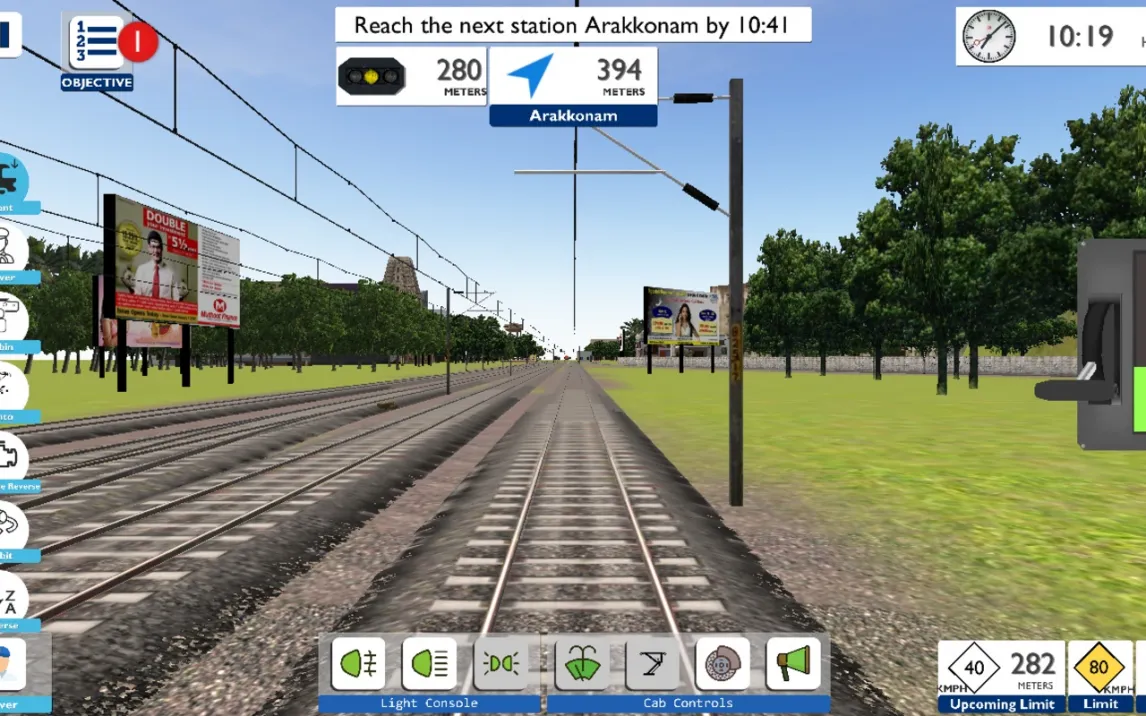Select the engine reverse icon
This screenshot has width=1146, height=716.
coord(10,457)
